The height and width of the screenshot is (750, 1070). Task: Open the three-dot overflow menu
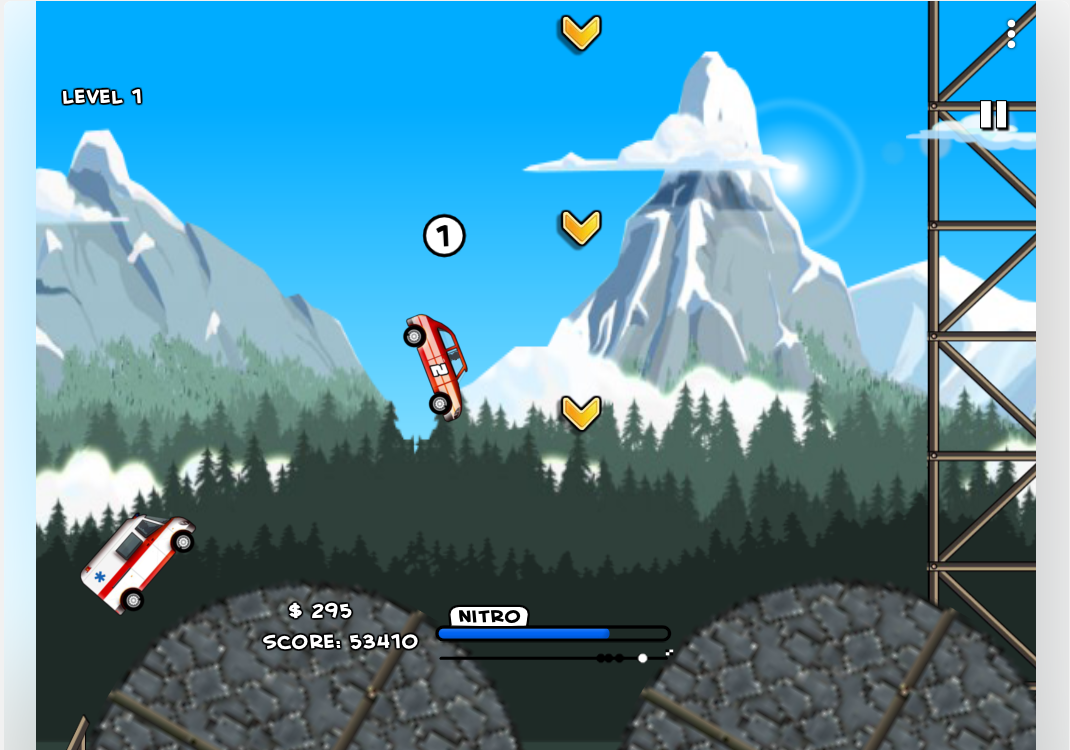click(x=1011, y=34)
